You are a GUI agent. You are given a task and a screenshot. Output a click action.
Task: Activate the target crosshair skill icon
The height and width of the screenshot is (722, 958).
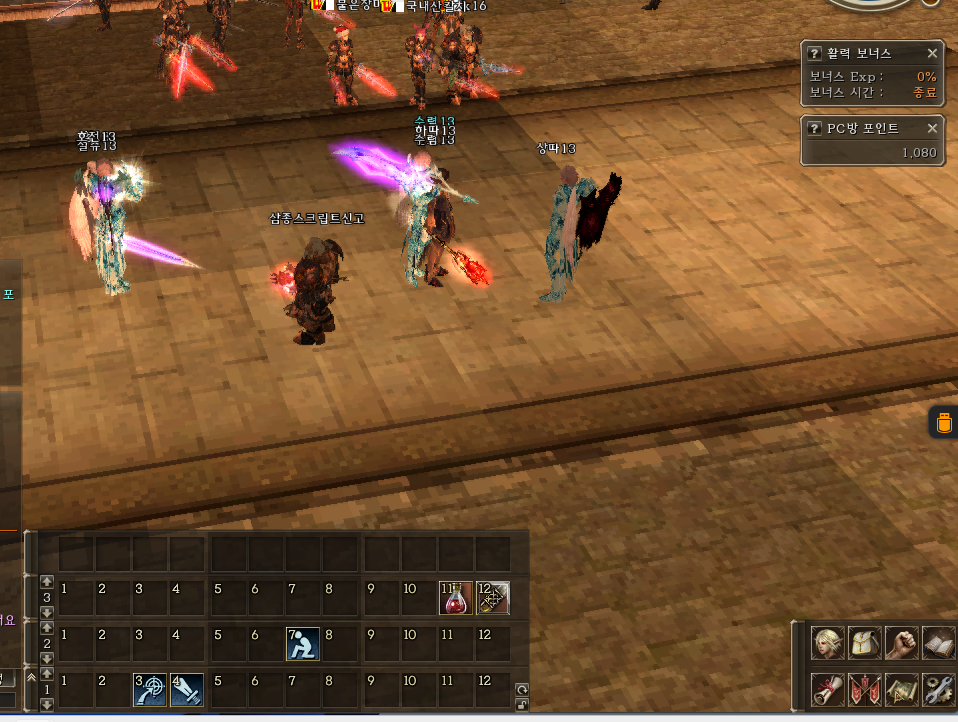tap(150, 689)
